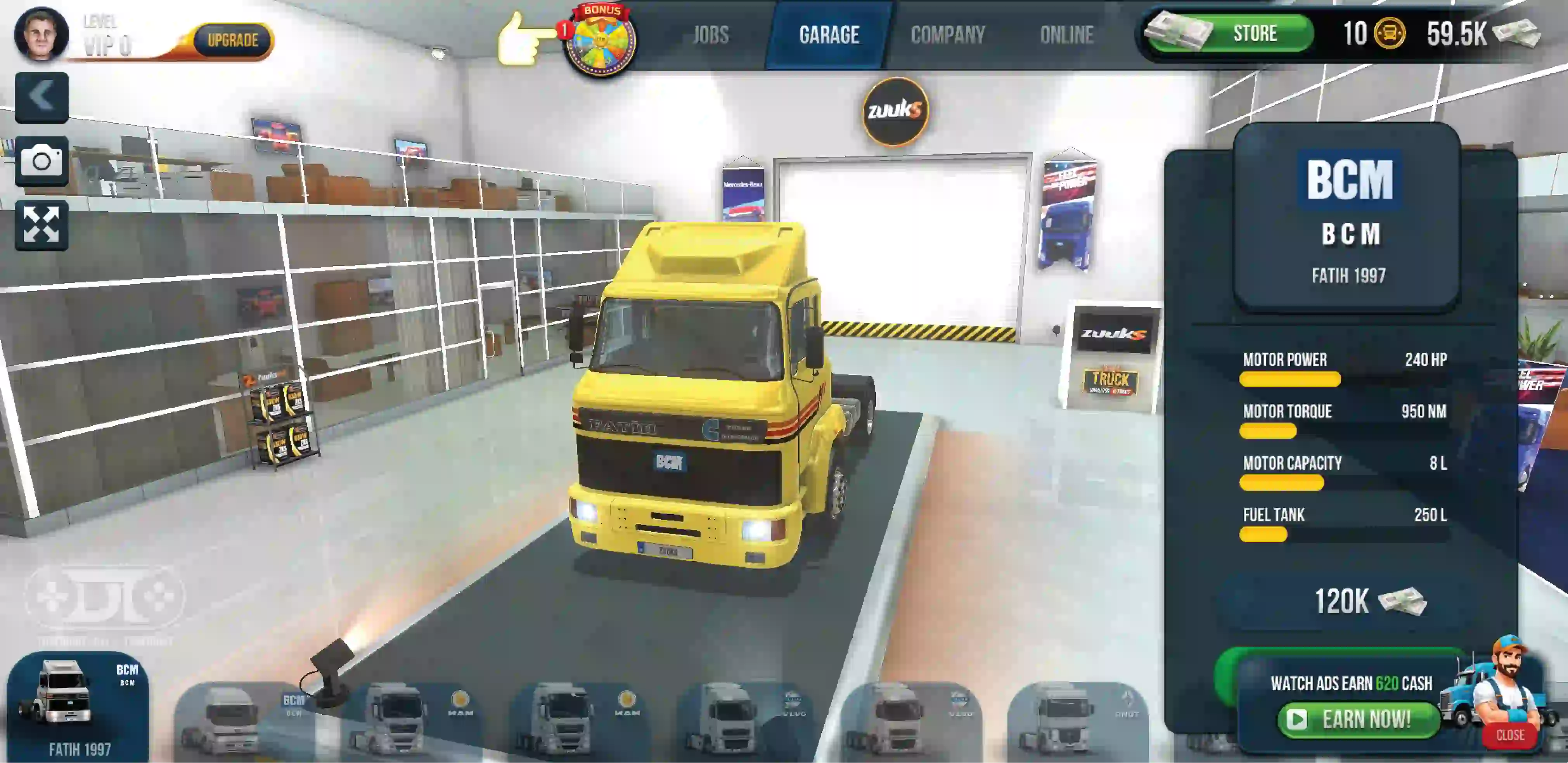1568x763 pixels.
Task: Toggle fullscreen view with the arrows icon
Action: 42,225
